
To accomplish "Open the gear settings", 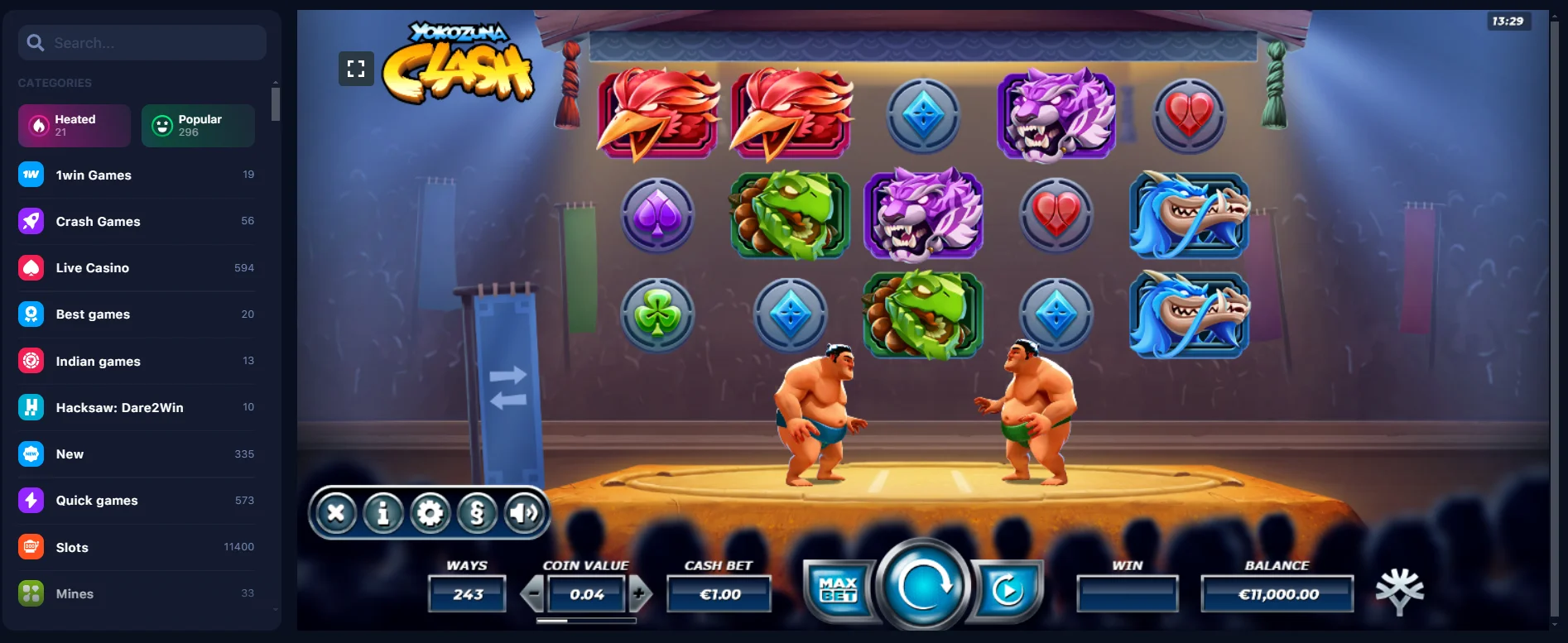I will click(x=430, y=514).
